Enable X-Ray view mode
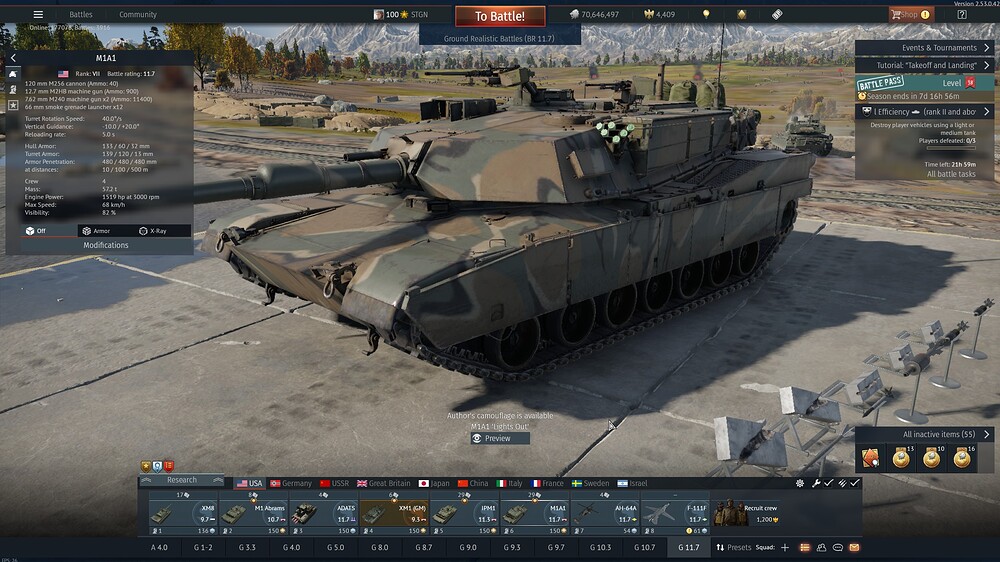The height and width of the screenshot is (562, 1000). point(153,231)
